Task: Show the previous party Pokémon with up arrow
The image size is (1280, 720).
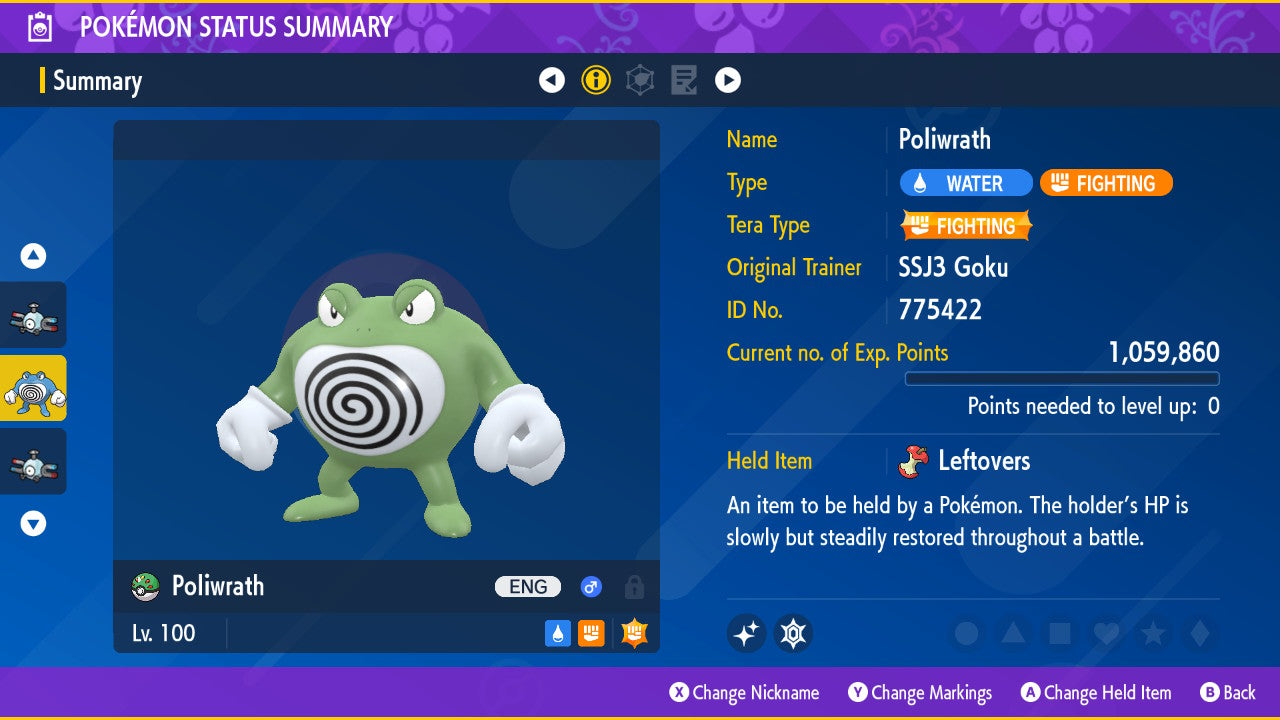Action: [33, 256]
